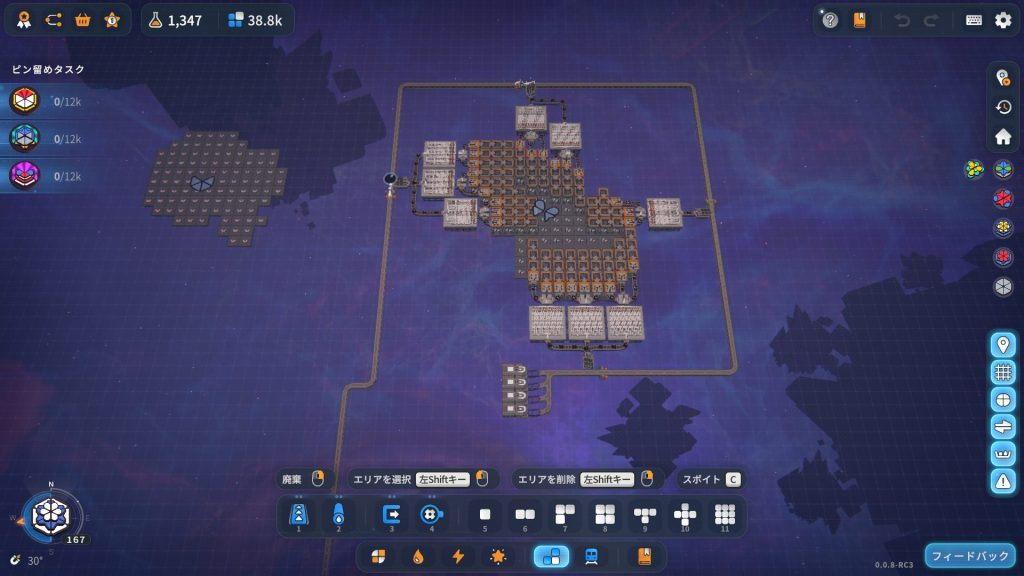
Task: Open the milestones ribbon icon
Action: point(21,19)
